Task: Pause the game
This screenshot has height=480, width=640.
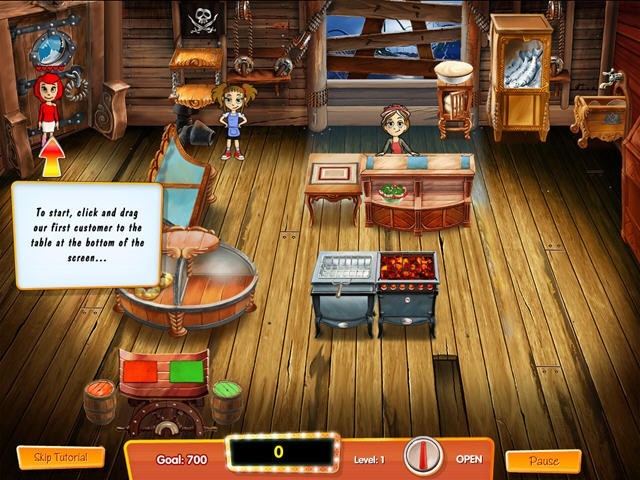Action: click(x=543, y=461)
